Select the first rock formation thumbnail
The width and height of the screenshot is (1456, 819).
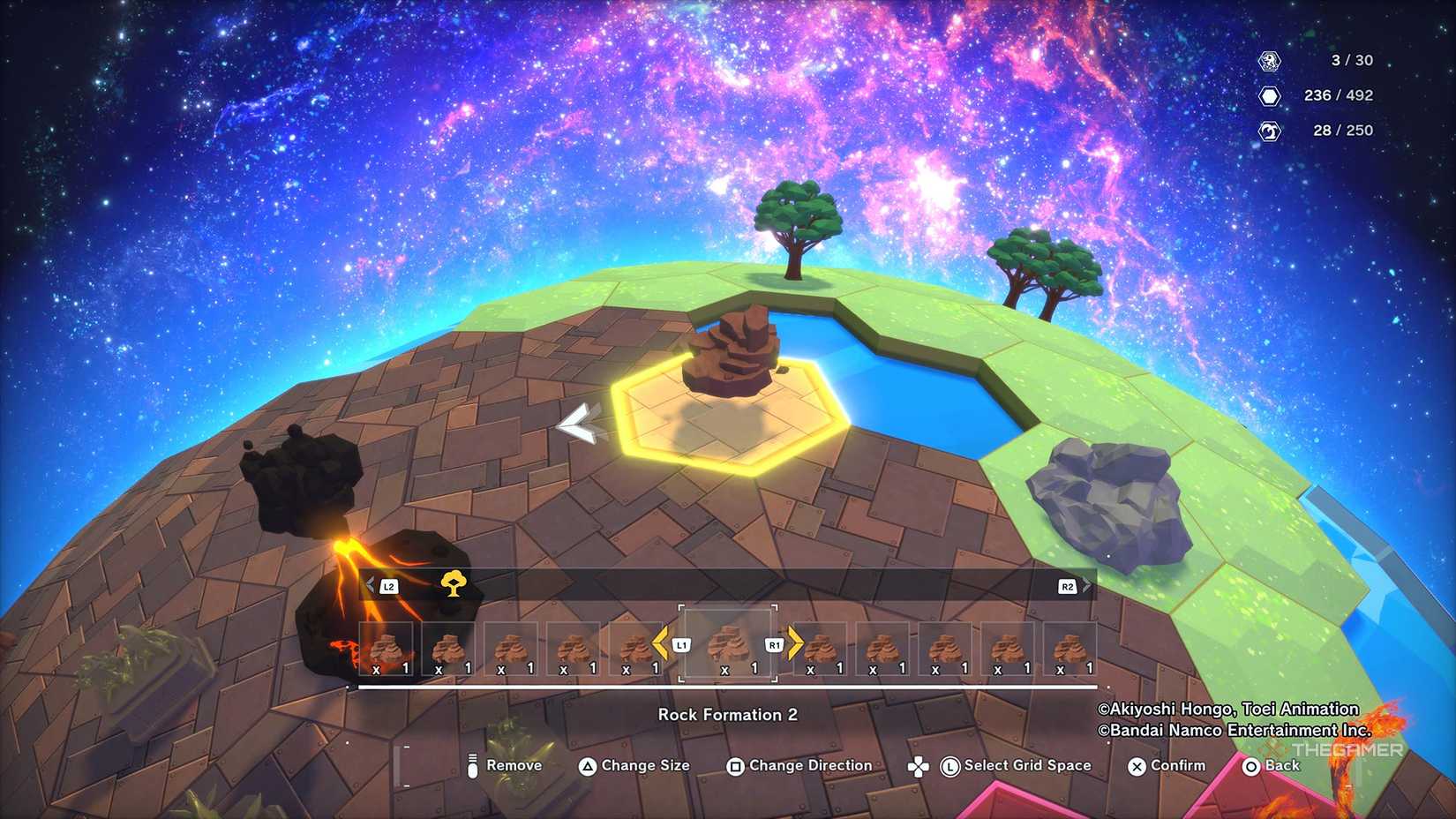[387, 647]
